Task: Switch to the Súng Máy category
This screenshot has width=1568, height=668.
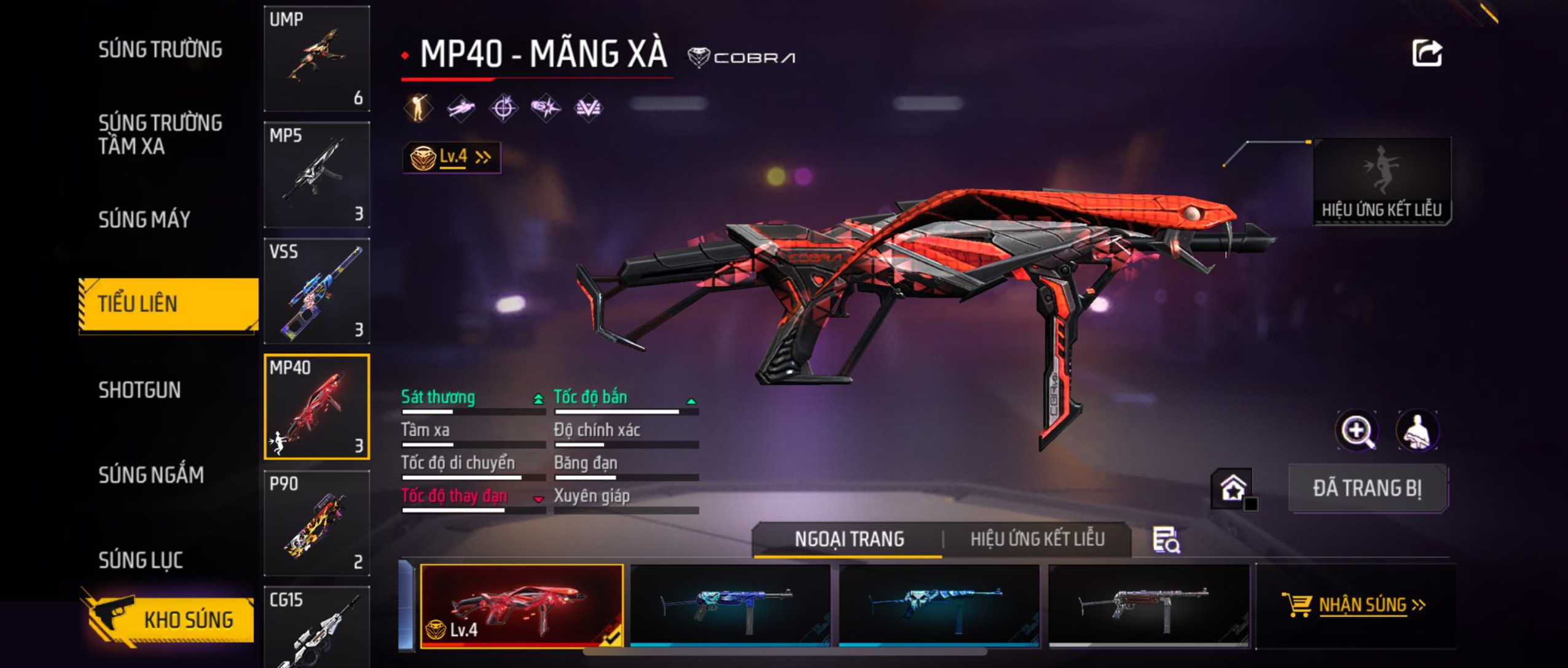Action: point(144,219)
